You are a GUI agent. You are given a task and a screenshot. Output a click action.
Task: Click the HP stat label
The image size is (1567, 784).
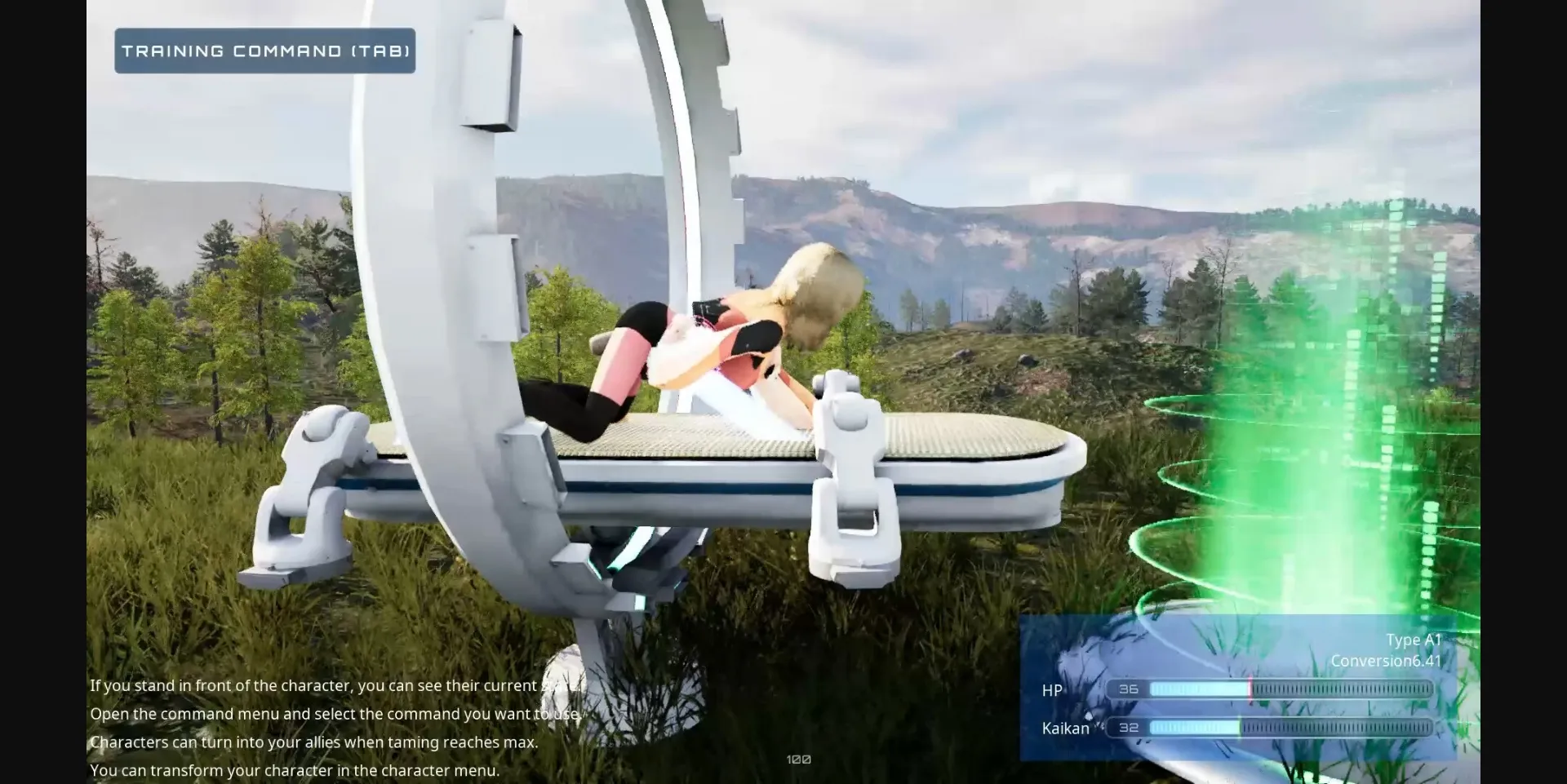[x=1052, y=691]
